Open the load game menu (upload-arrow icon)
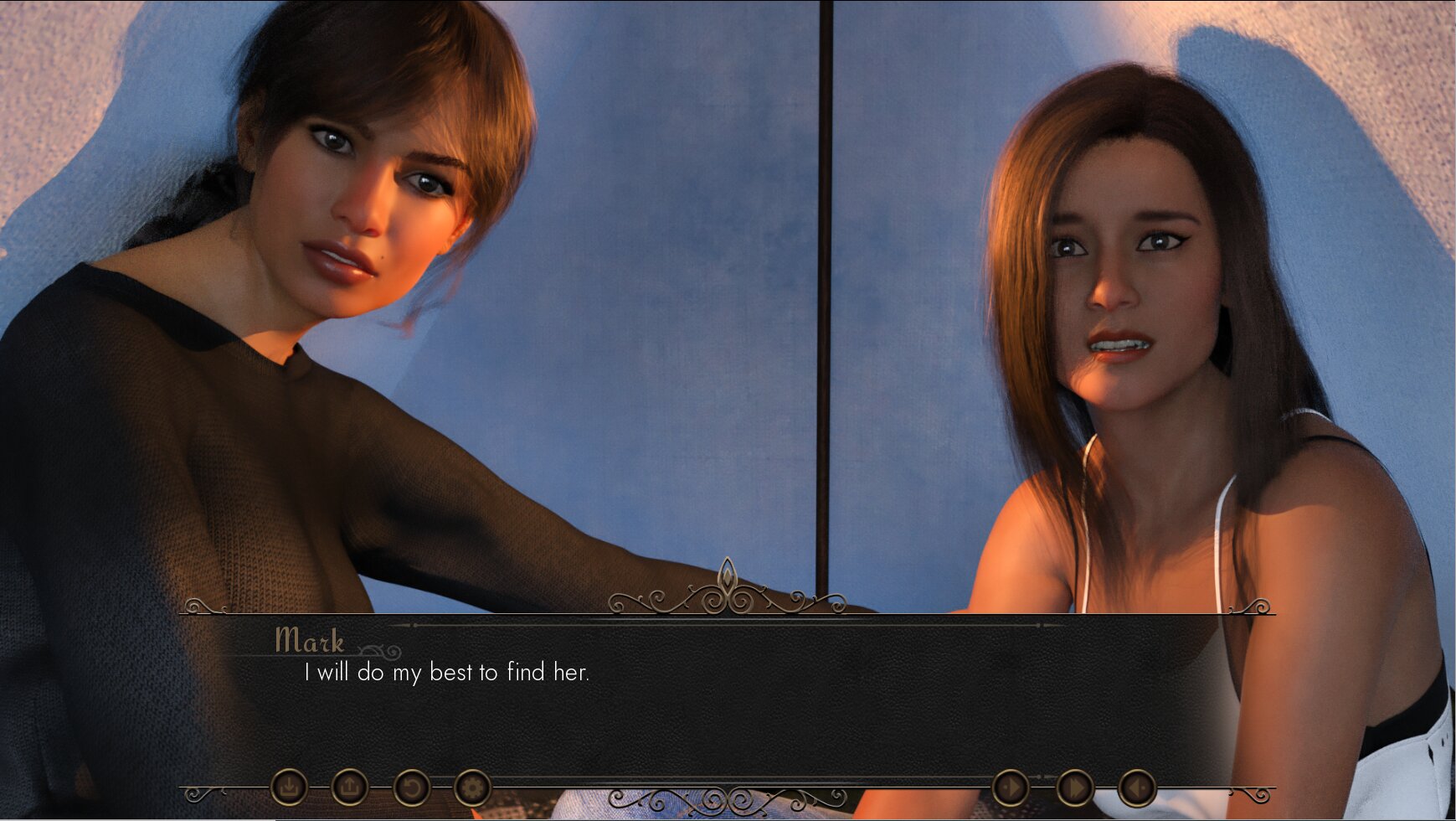 pyautogui.click(x=350, y=787)
